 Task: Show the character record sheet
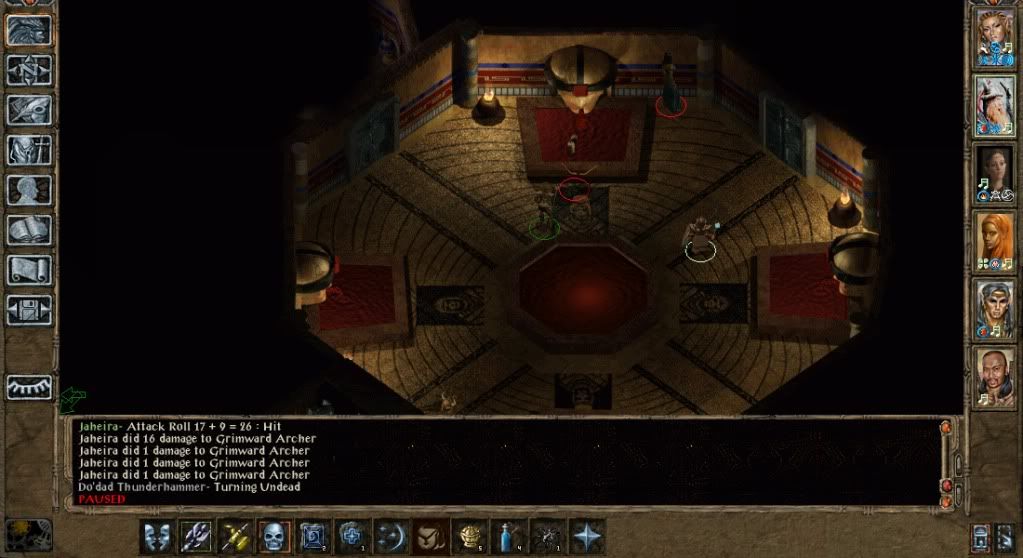29,189
